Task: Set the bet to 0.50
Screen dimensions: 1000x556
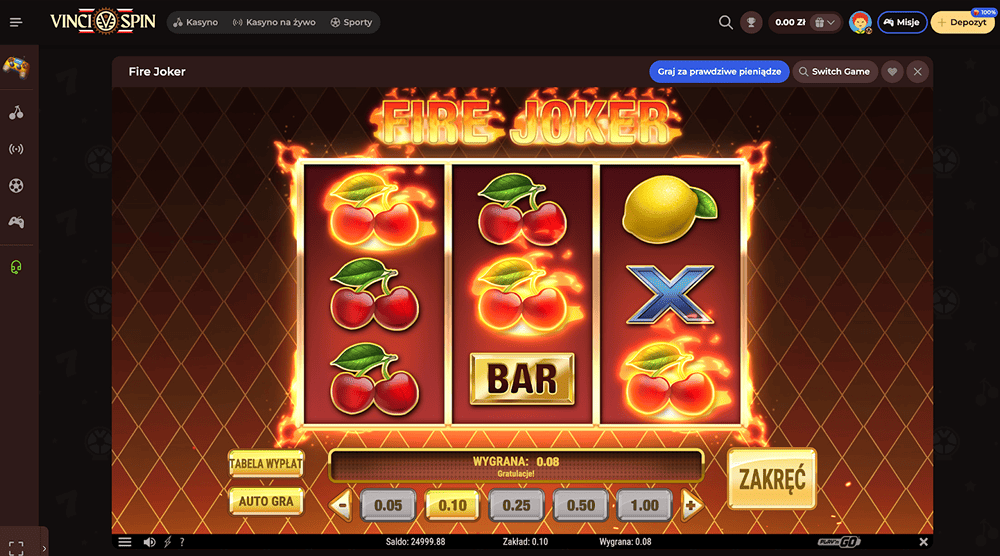Action: point(581,505)
